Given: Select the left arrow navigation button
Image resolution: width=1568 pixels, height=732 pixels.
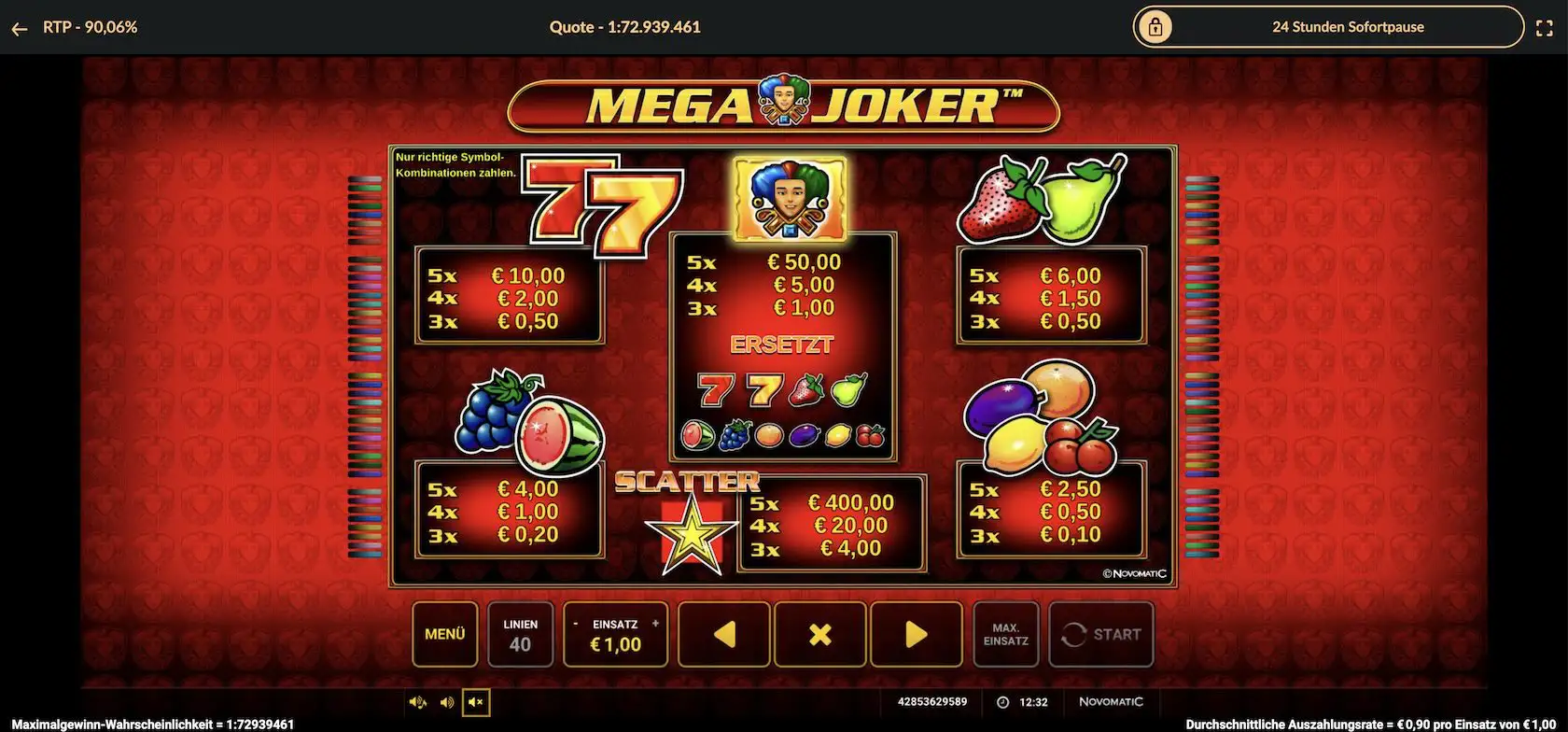Looking at the screenshot, I should coord(724,635).
